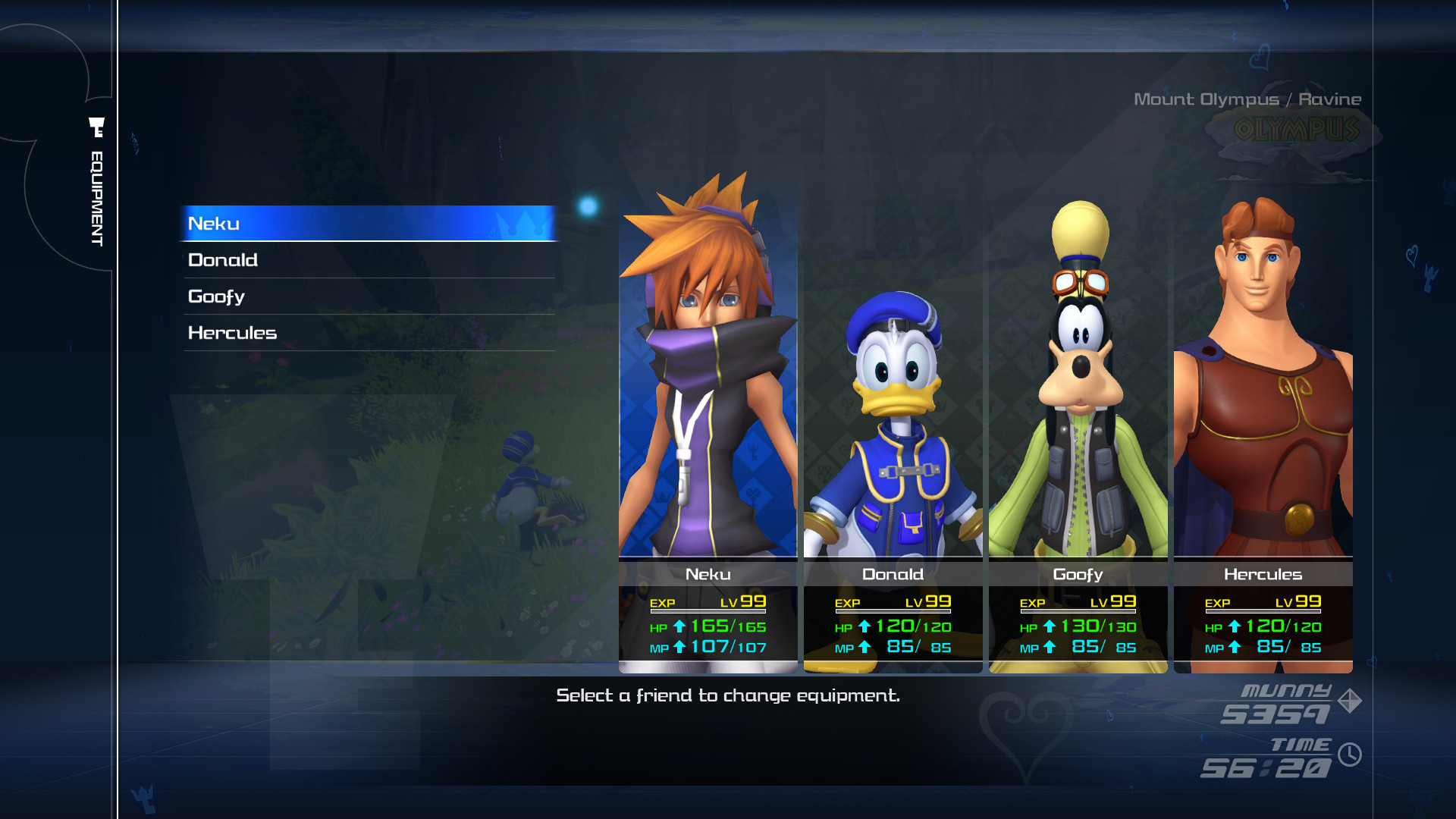
Task: Click the HP up-arrow on Neku's stats
Action: [682, 626]
